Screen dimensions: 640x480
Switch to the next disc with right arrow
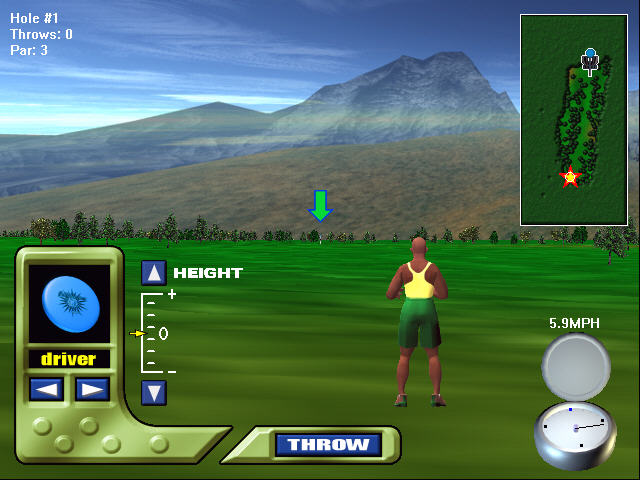coord(92,389)
